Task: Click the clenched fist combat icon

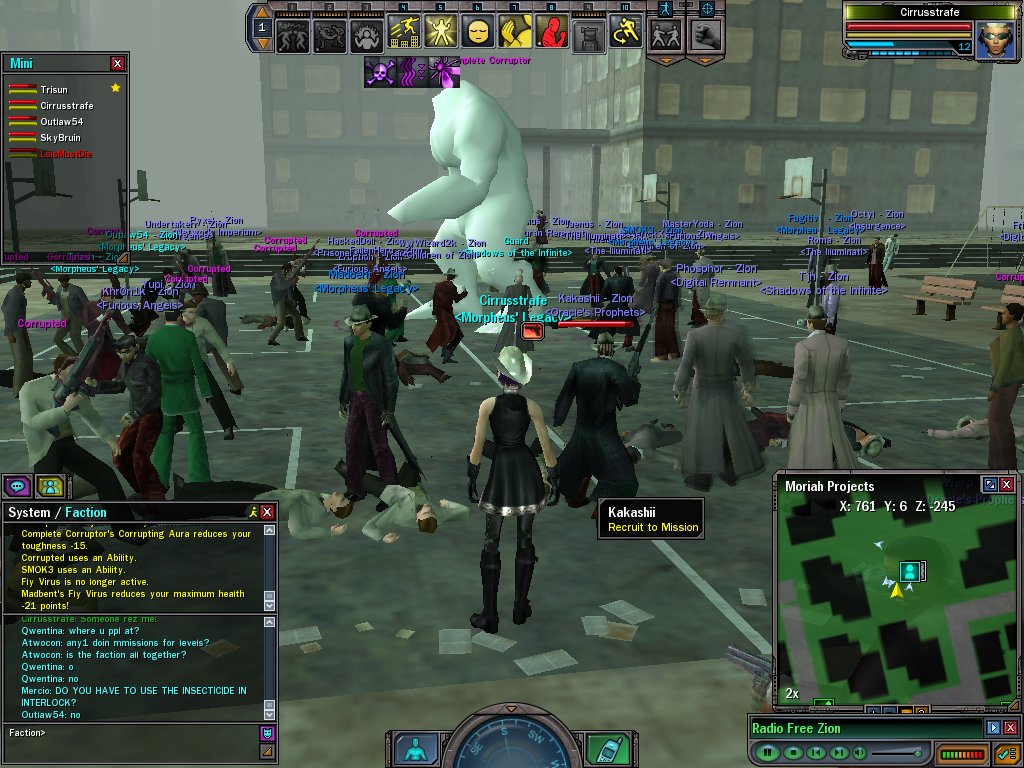Action: pos(707,35)
